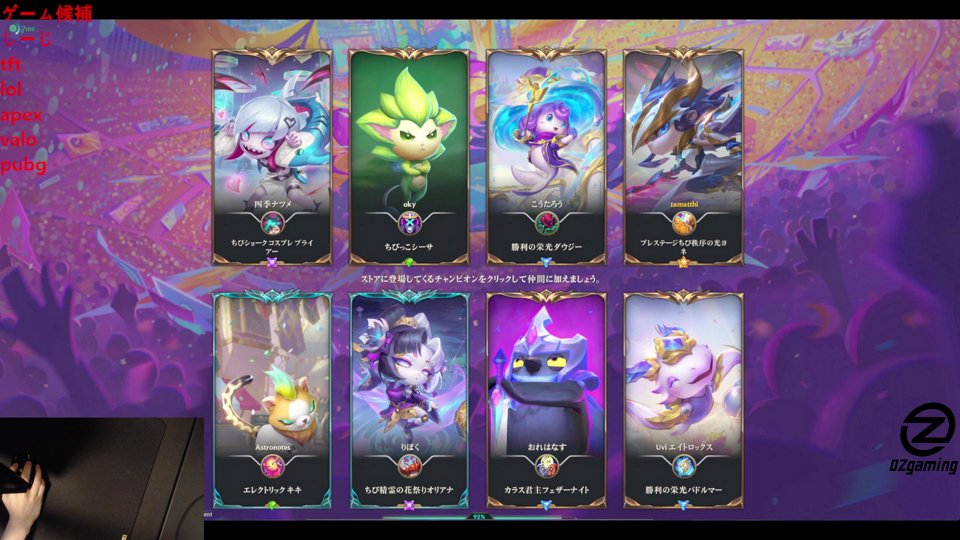Click りぼく's summoner profile icon

click(x=409, y=466)
